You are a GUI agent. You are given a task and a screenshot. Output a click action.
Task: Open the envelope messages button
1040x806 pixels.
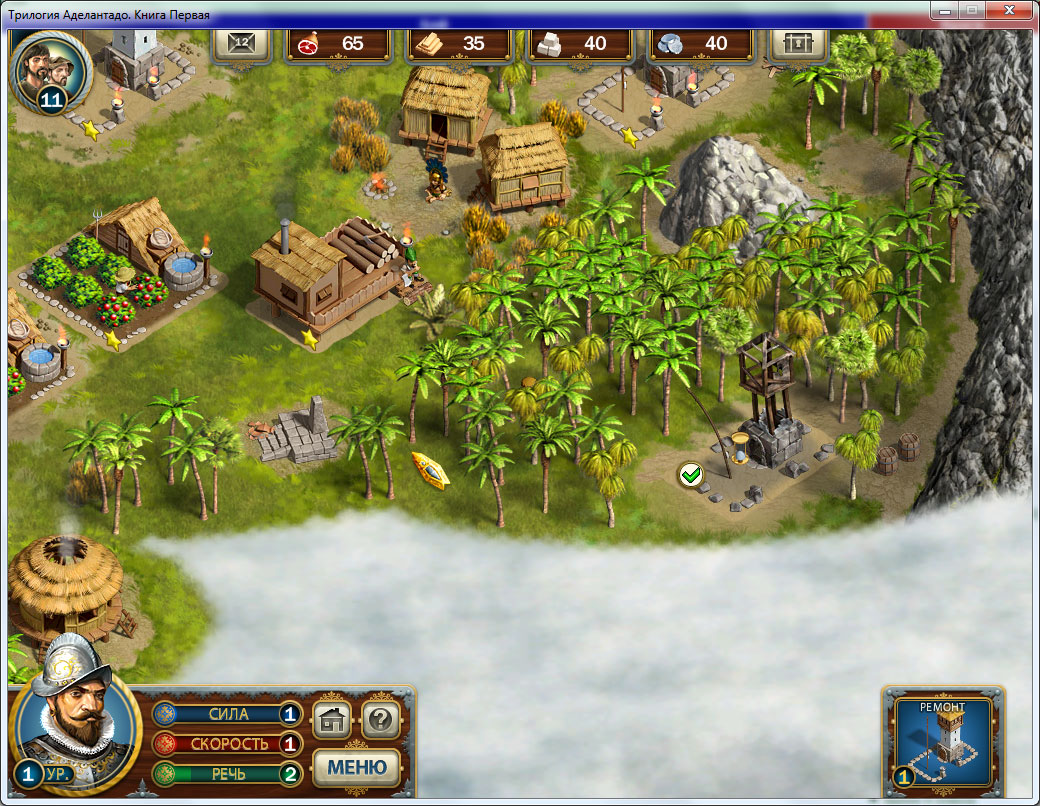coord(240,43)
